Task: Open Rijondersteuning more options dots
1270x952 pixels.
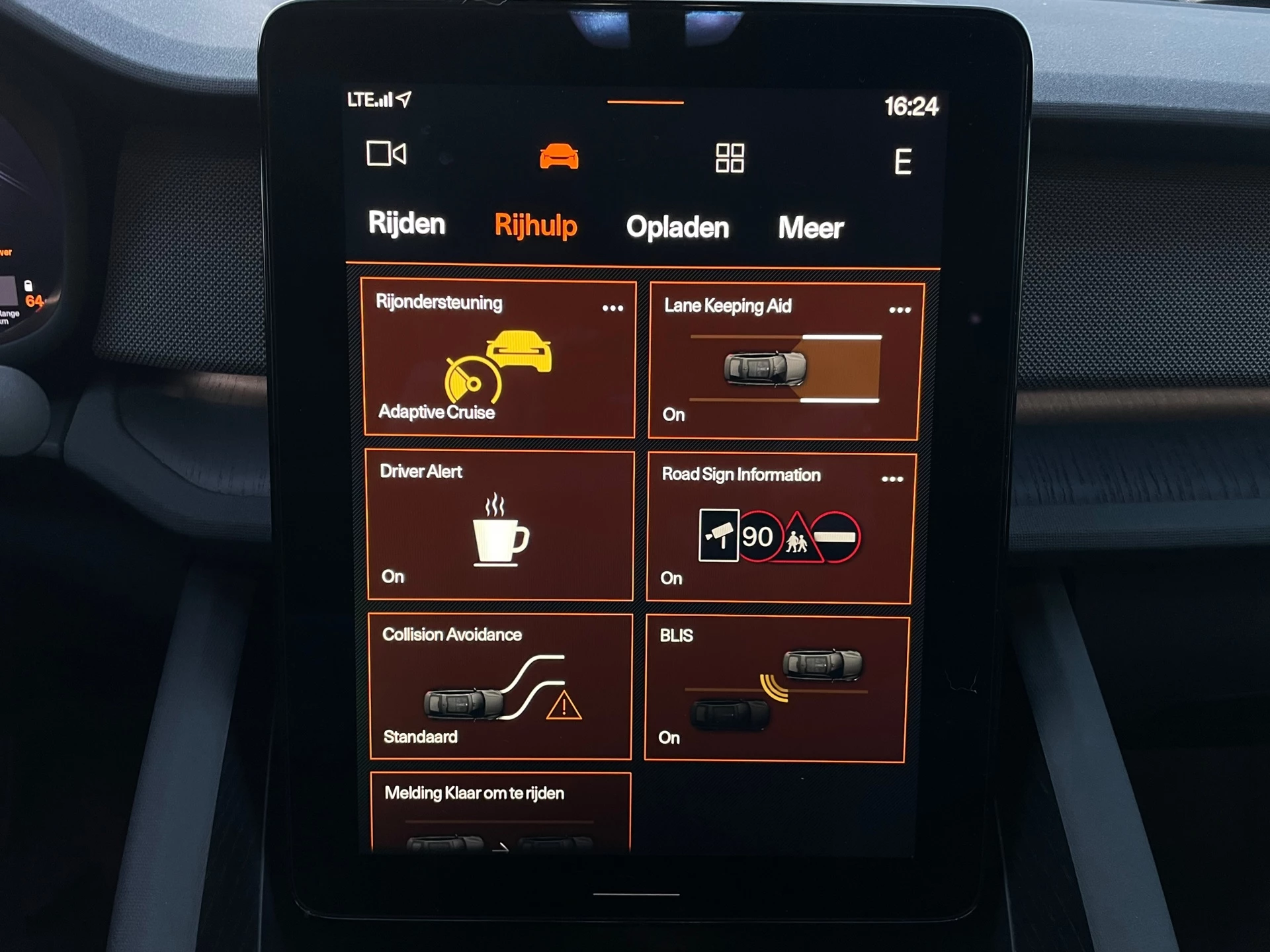Action: [x=613, y=308]
